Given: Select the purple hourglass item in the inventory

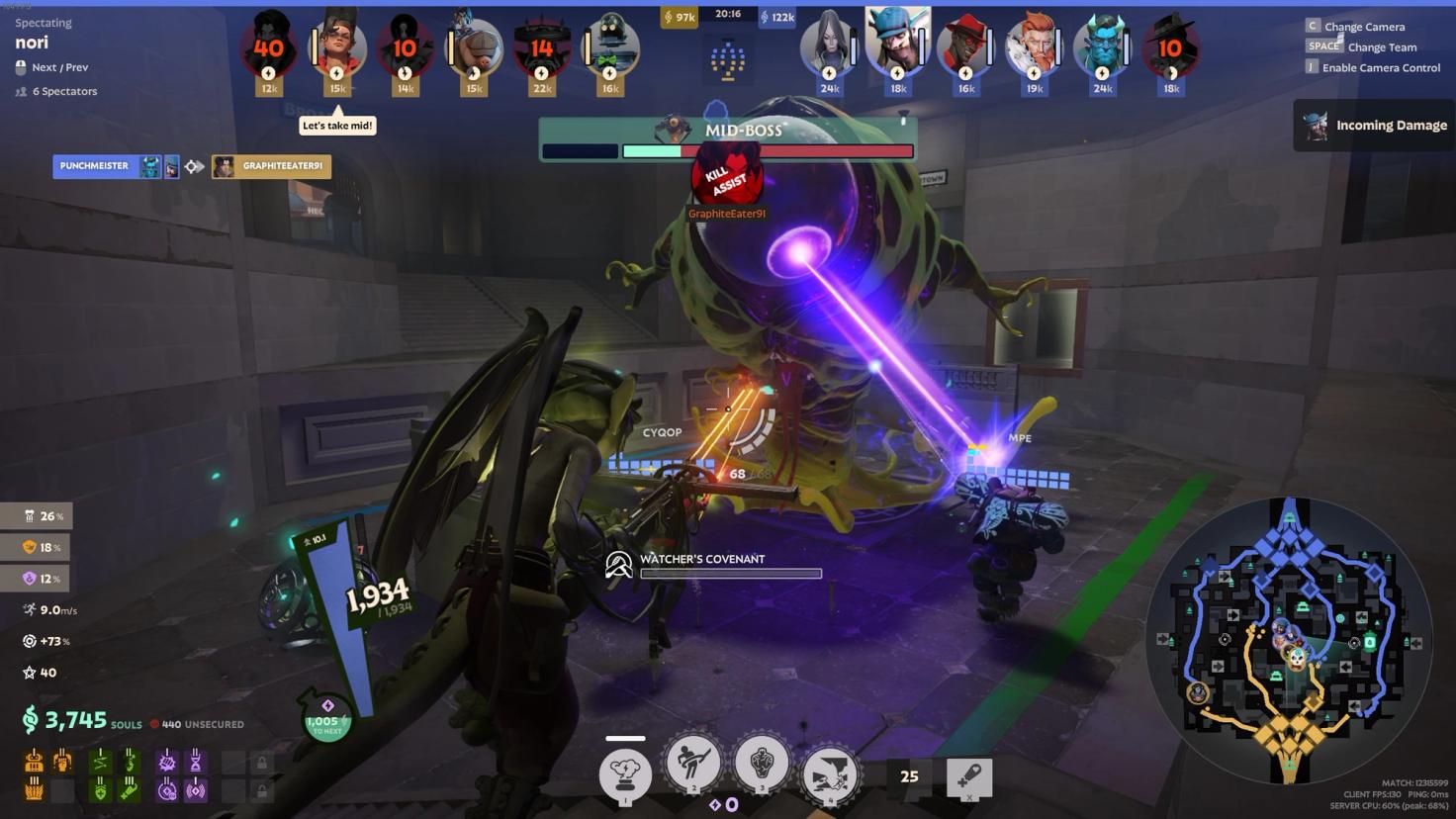Looking at the screenshot, I should click(x=196, y=763).
